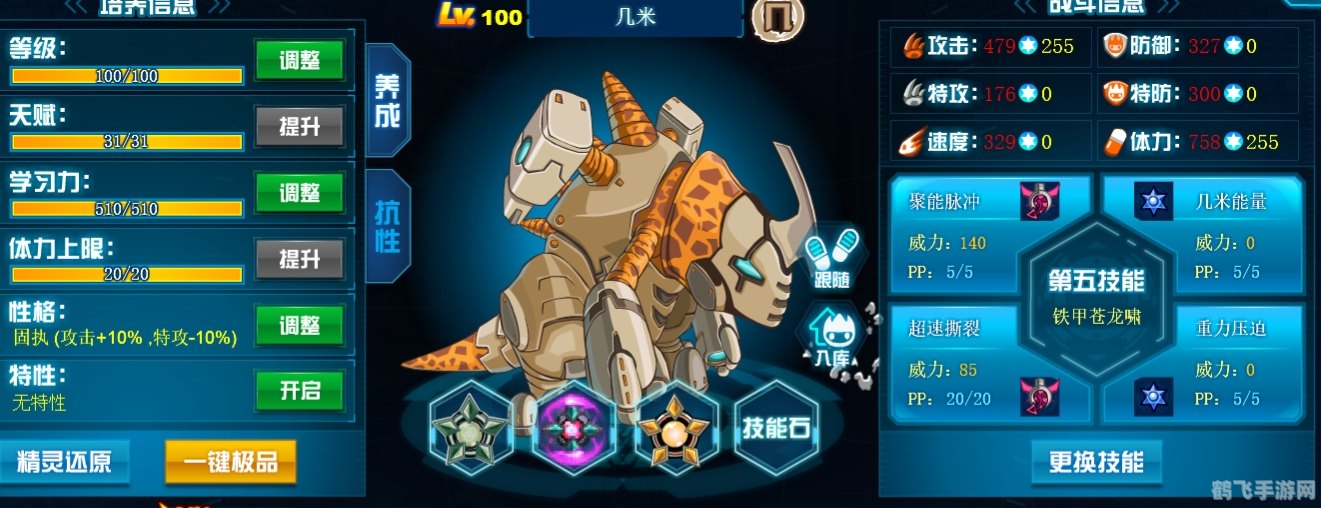The height and width of the screenshot is (508, 1321).
Task: Toggle the 跟随 footprints icon
Action: tap(832, 258)
